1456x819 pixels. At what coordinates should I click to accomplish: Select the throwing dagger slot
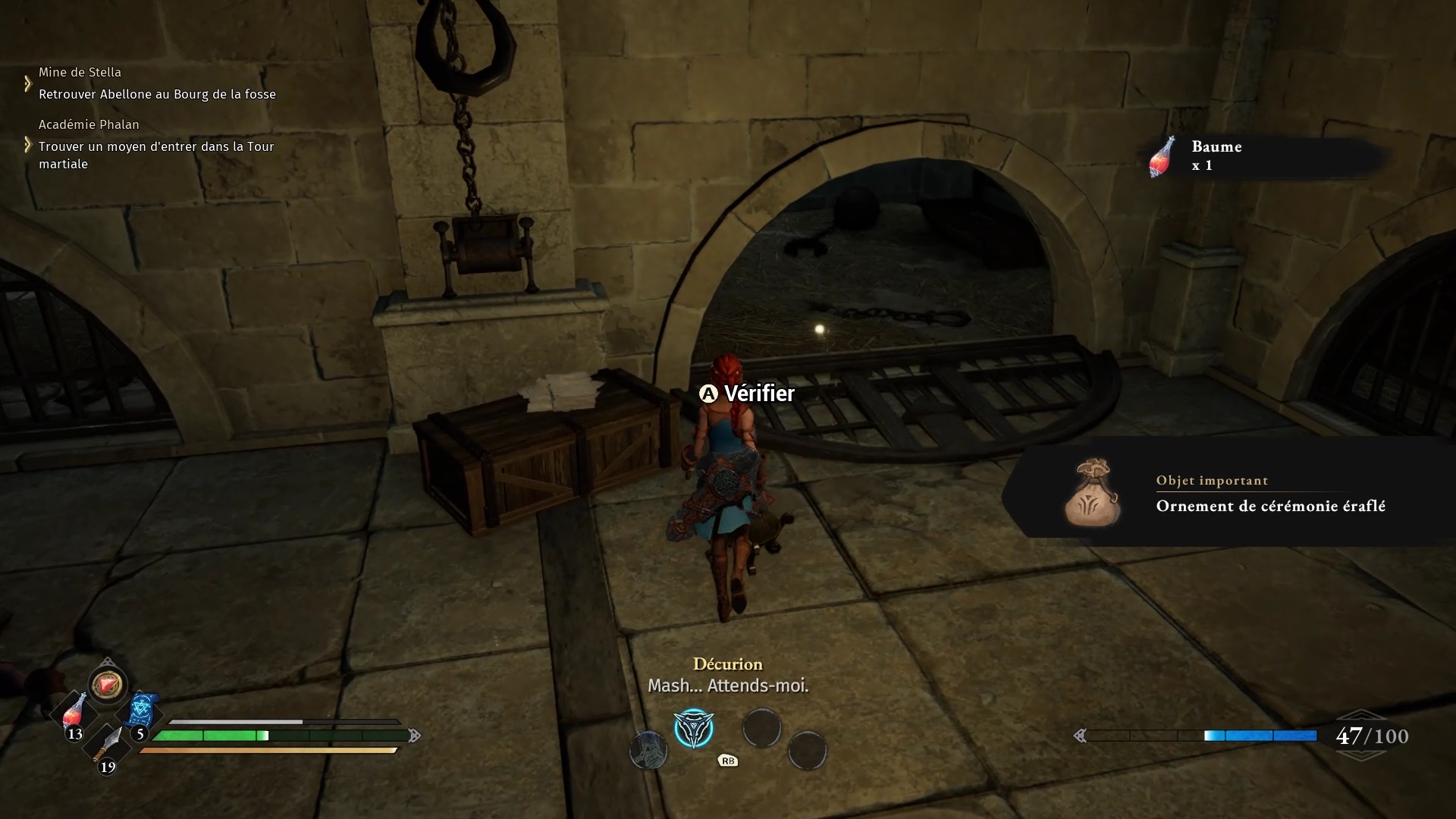point(107,745)
